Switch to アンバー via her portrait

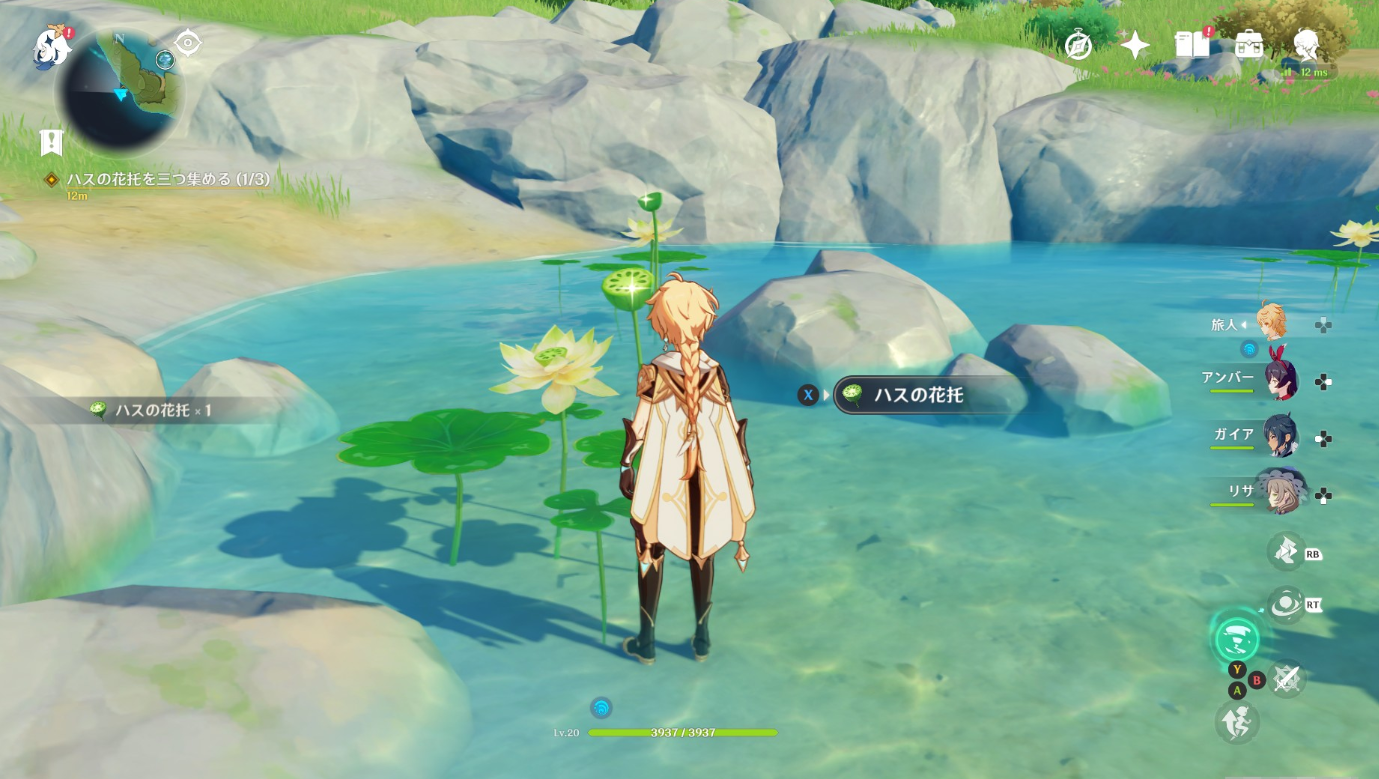click(x=1283, y=378)
